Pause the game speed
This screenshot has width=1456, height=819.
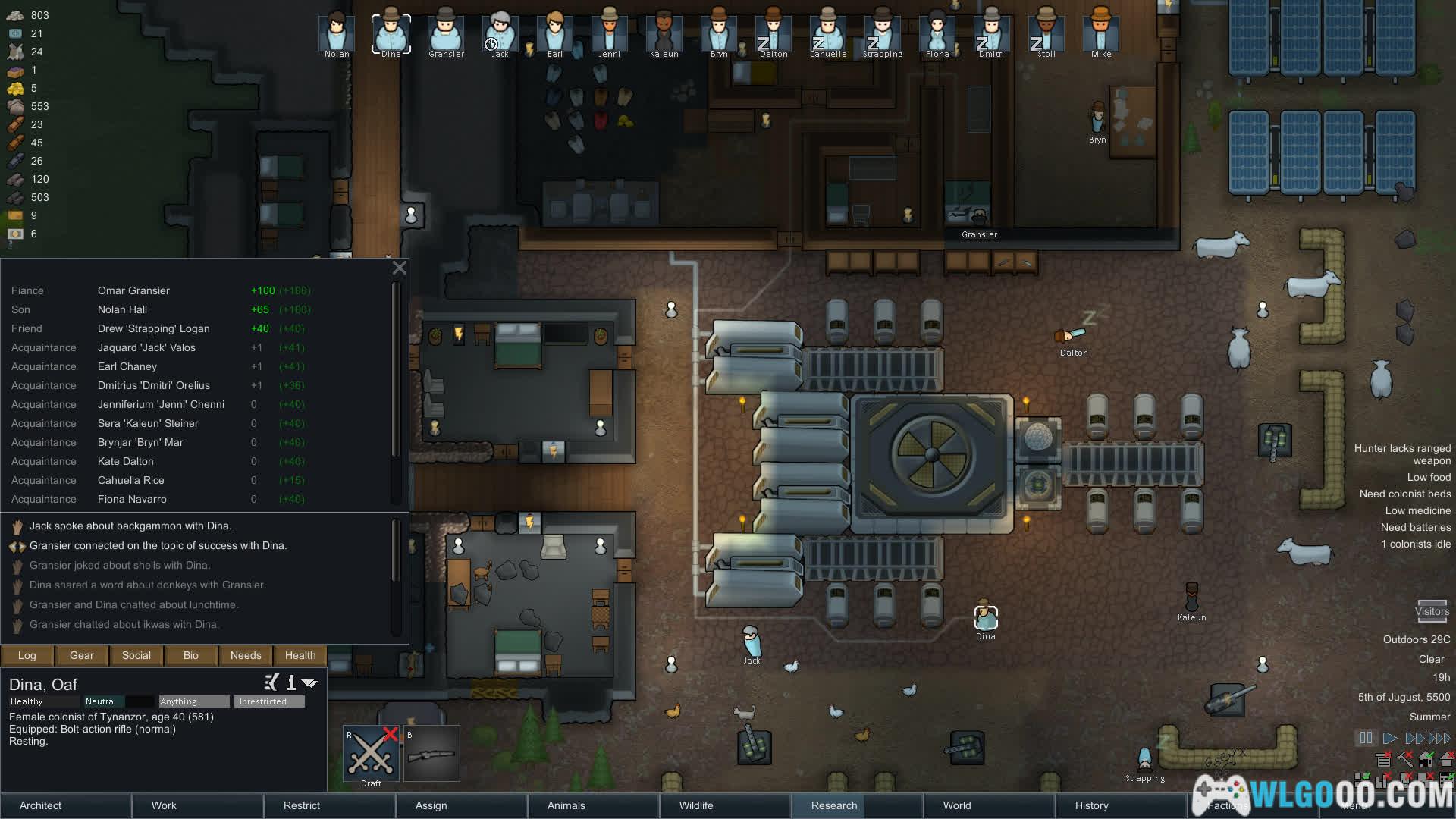point(1366,738)
